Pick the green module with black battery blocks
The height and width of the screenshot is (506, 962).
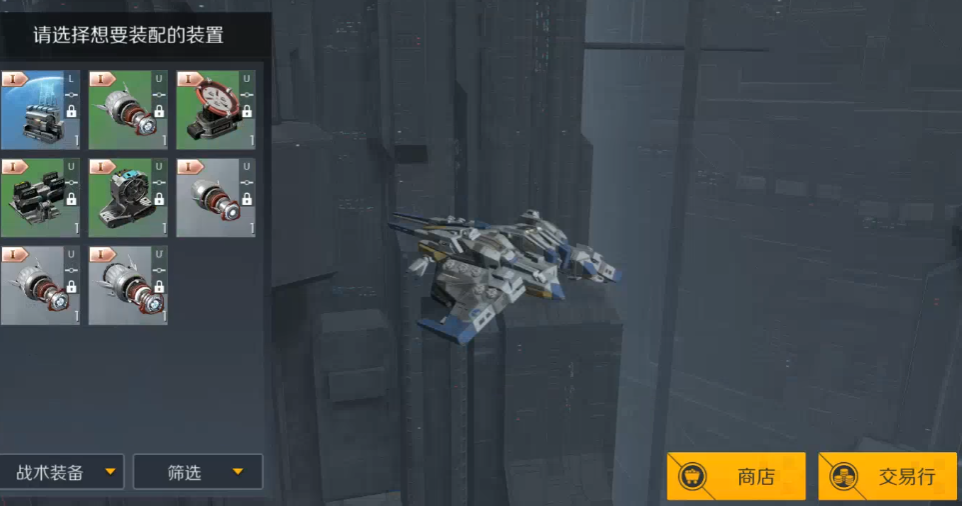[40, 197]
